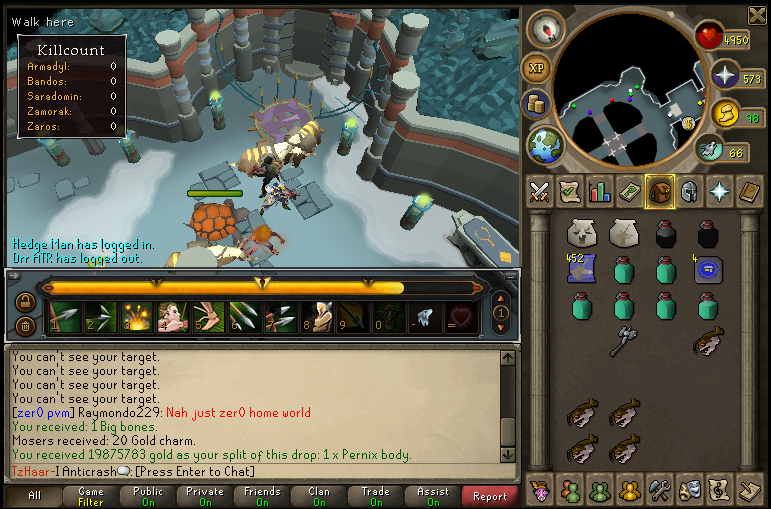The height and width of the screenshot is (509, 771).
Task: Switch to the stats bar-chart tab
Action: coord(600,191)
